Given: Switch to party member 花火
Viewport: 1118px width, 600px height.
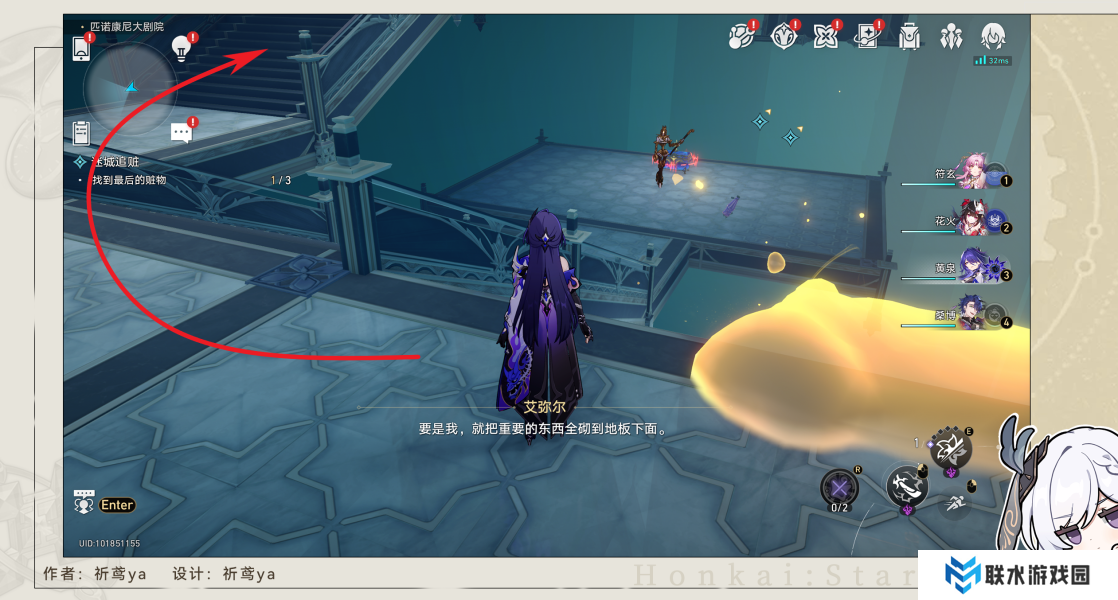Looking at the screenshot, I should coord(972,220).
